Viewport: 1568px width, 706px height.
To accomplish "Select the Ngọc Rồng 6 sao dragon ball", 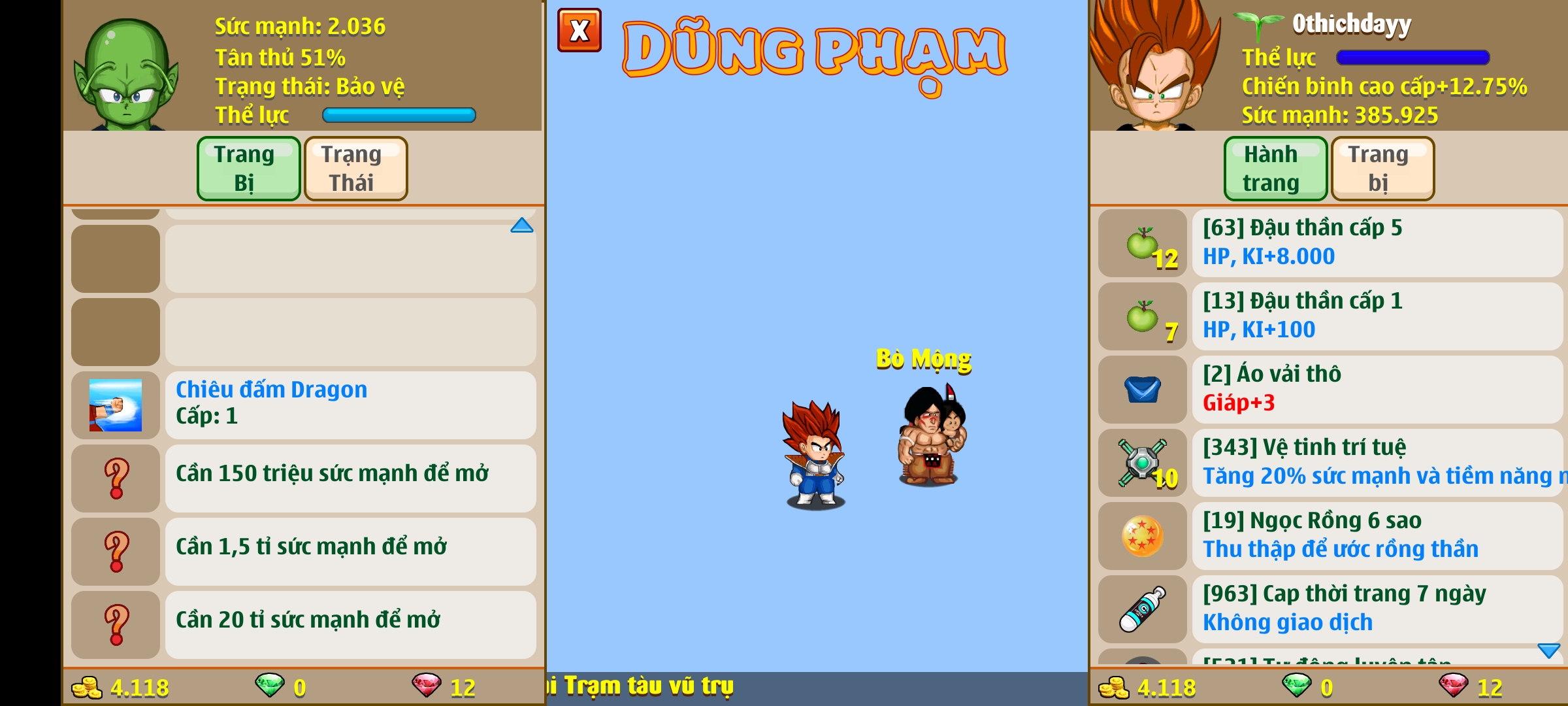I will [x=1375, y=535].
